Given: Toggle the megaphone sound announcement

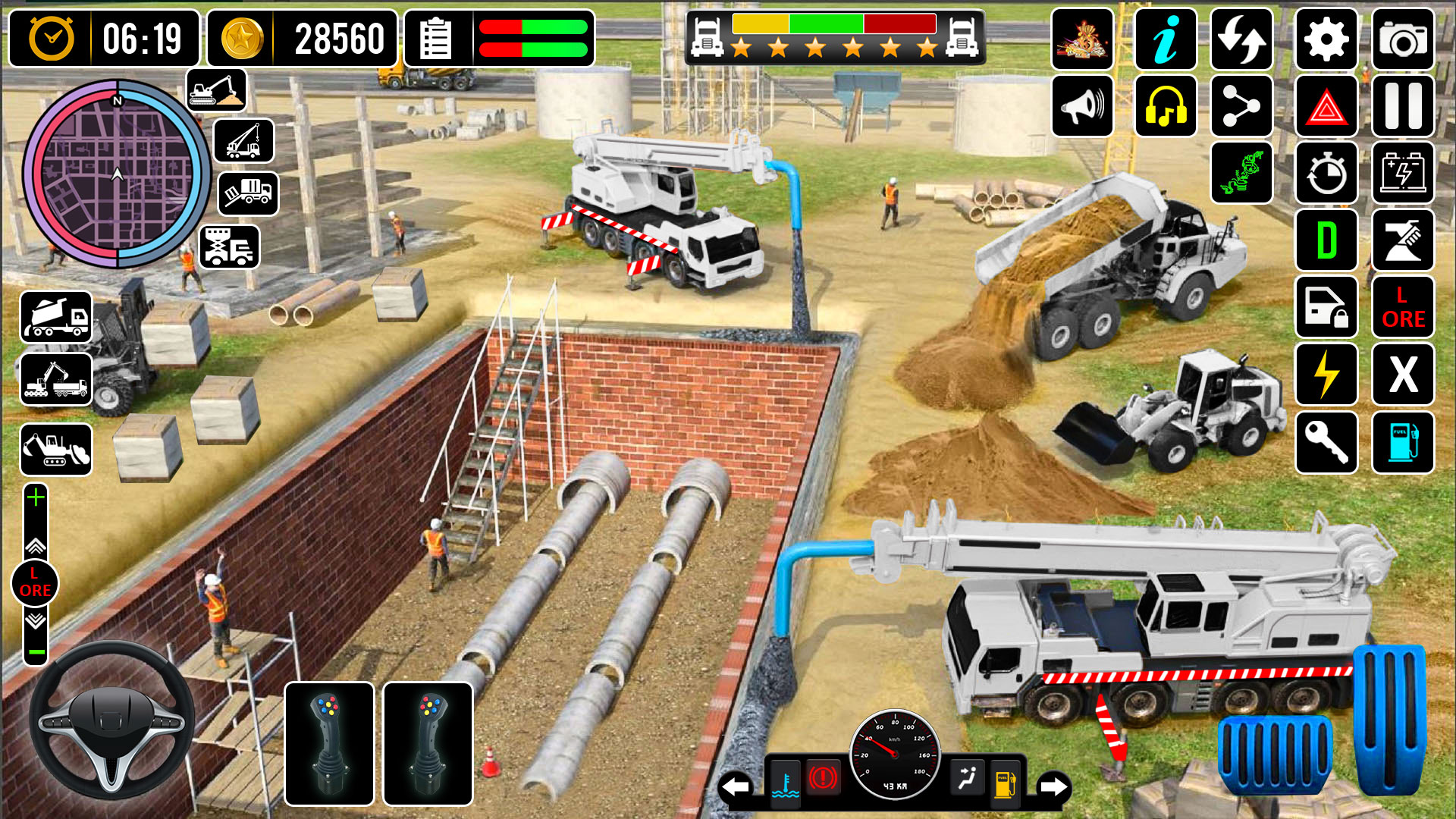Looking at the screenshot, I should [x=1082, y=107].
